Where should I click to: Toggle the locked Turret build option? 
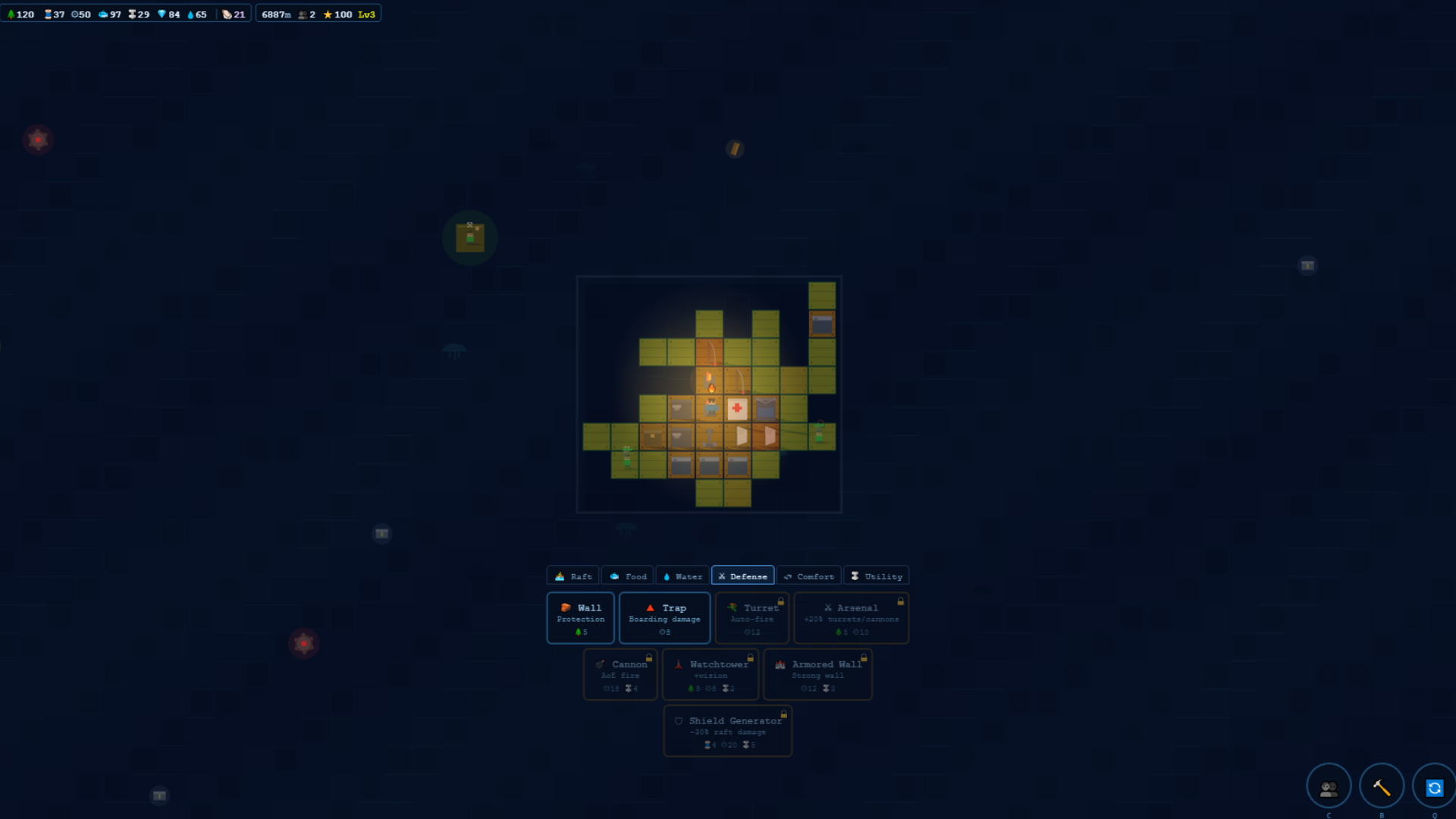(752, 618)
